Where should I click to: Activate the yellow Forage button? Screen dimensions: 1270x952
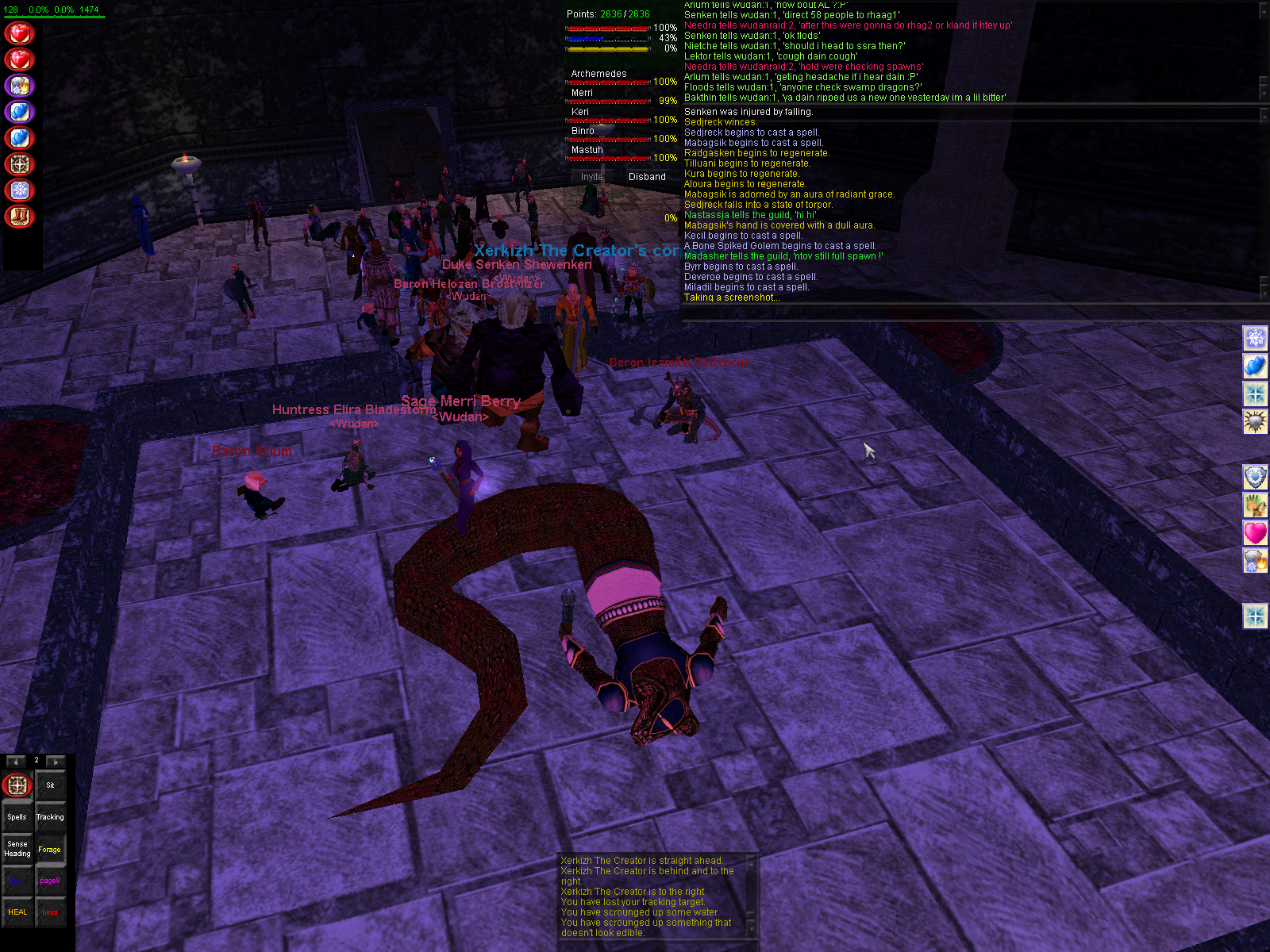coord(50,849)
